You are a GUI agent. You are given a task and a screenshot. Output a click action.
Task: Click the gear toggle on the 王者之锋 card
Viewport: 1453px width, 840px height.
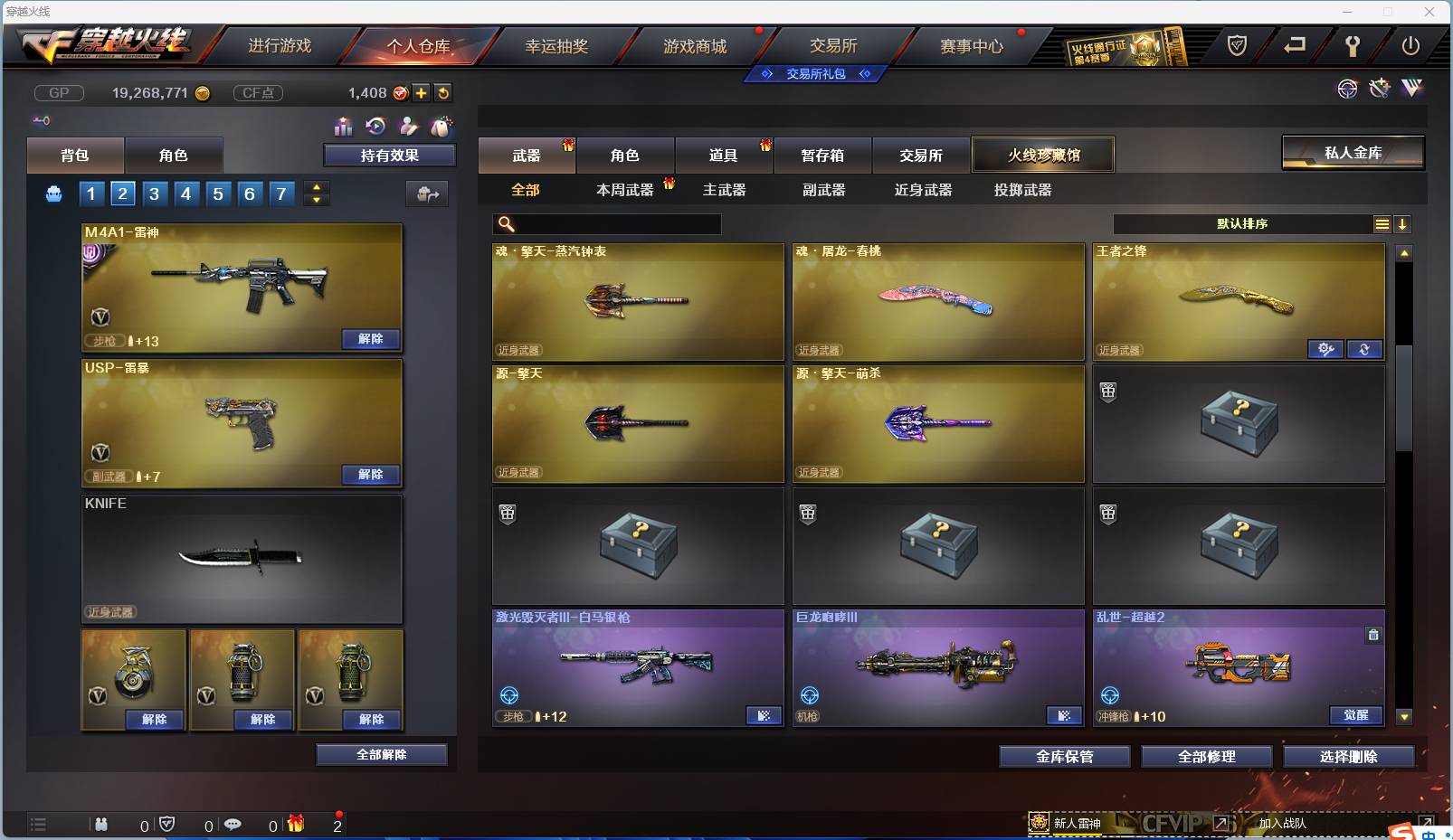tap(1326, 349)
